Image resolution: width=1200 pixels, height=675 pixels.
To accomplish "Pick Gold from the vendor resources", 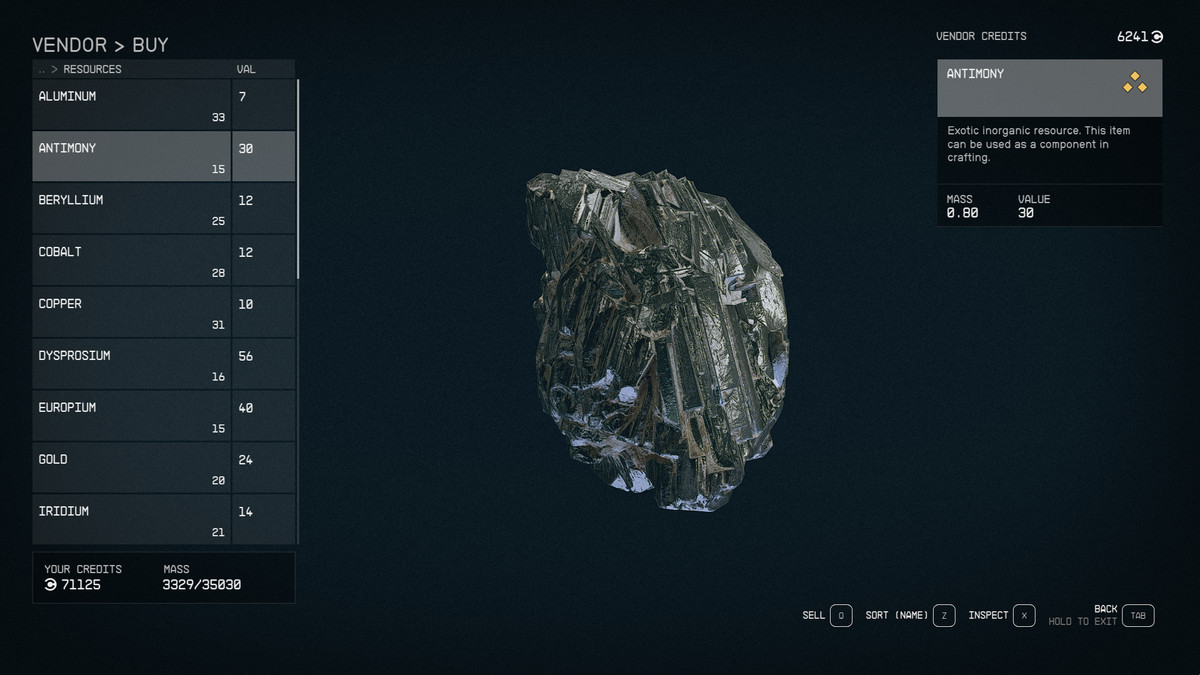I will click(132, 468).
